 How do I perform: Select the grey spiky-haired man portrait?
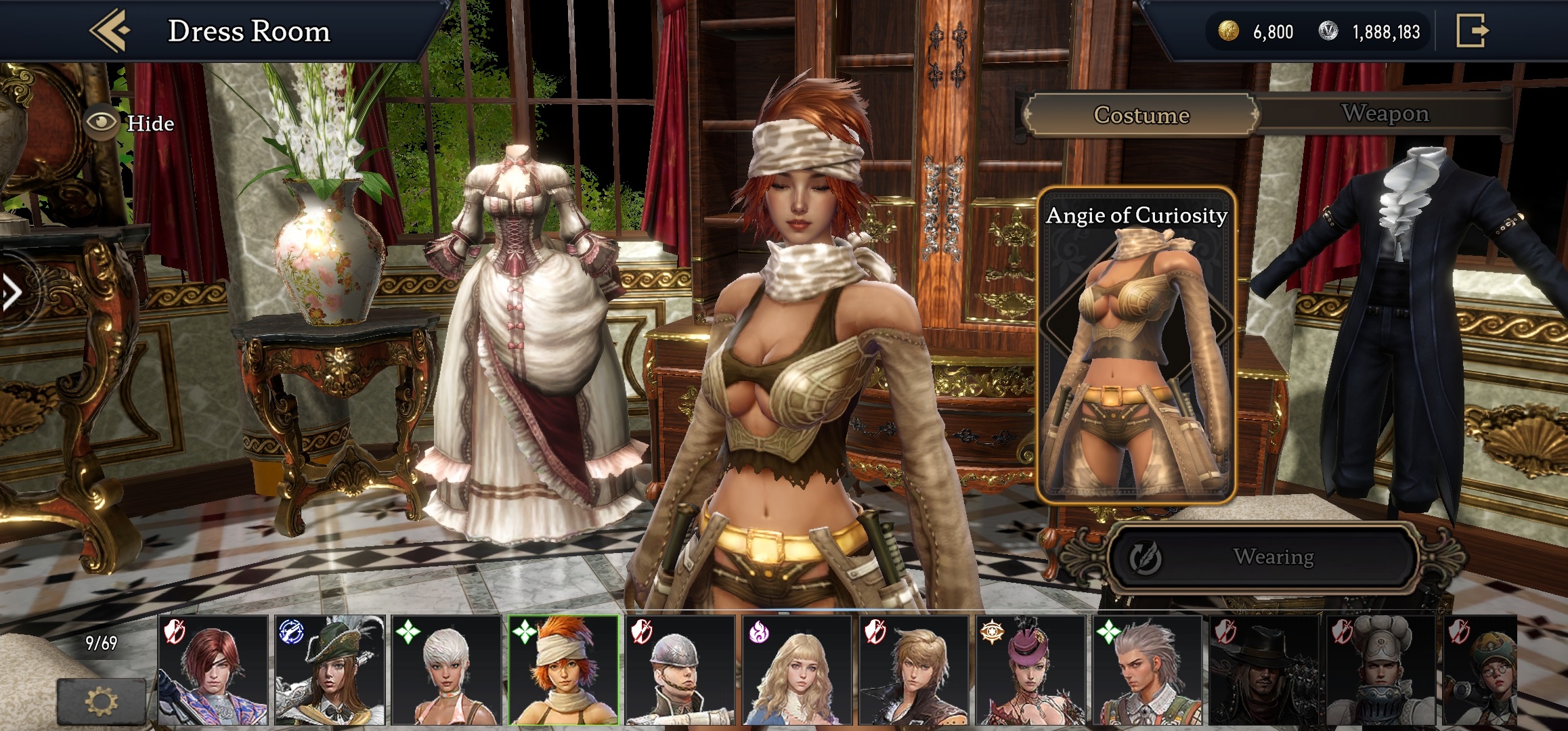(x=1148, y=670)
